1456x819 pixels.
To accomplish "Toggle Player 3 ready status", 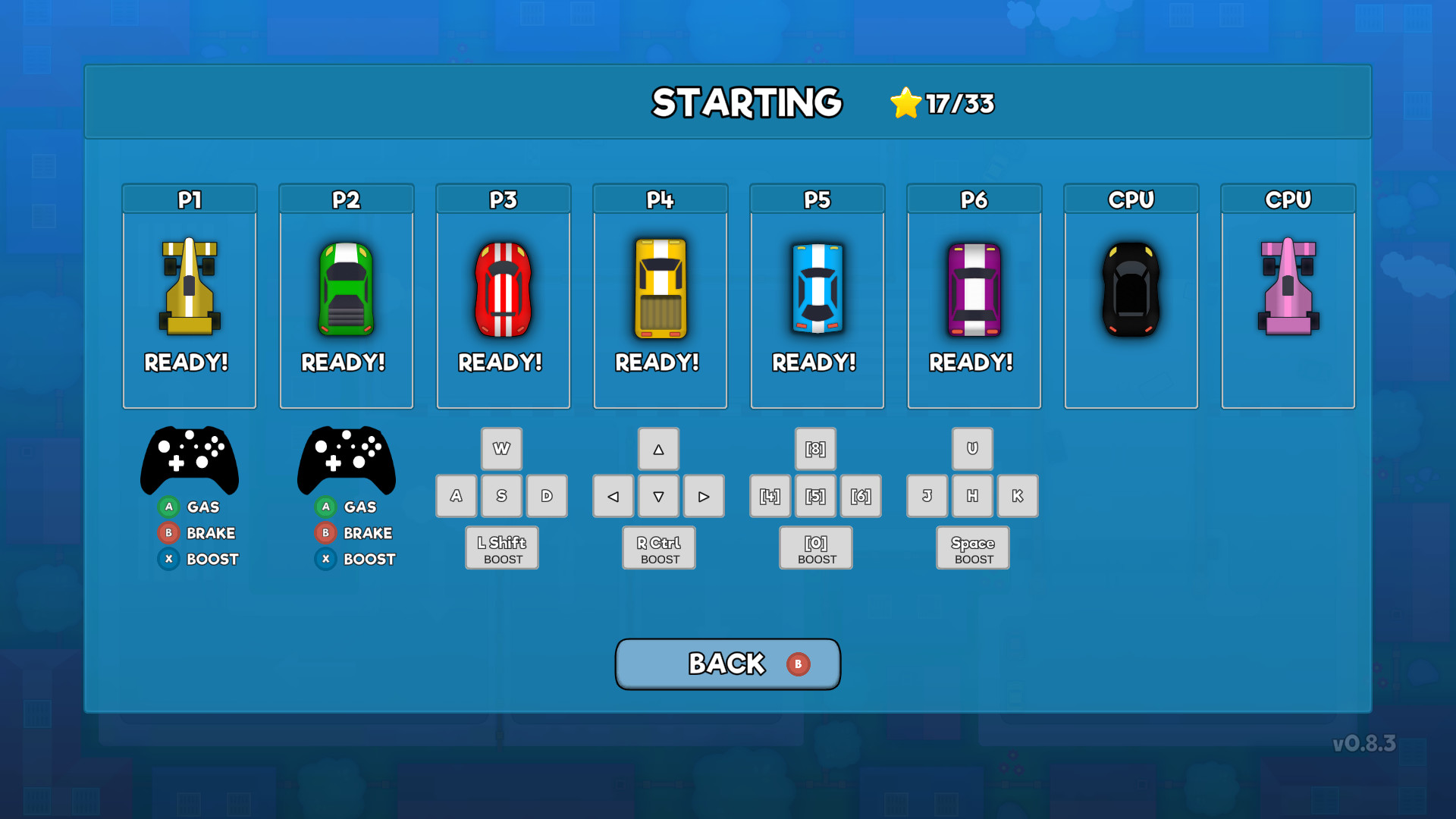I will pyautogui.click(x=501, y=362).
